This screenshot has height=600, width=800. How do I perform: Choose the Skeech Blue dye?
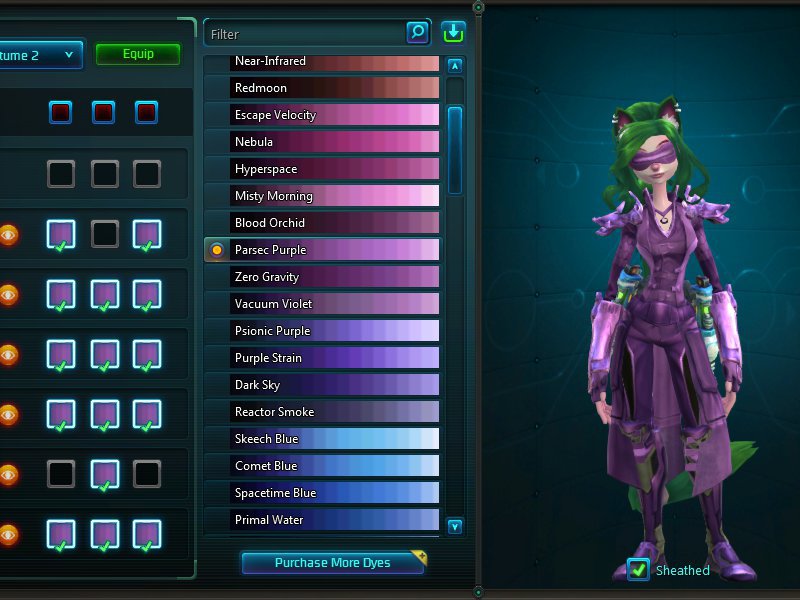[322, 439]
